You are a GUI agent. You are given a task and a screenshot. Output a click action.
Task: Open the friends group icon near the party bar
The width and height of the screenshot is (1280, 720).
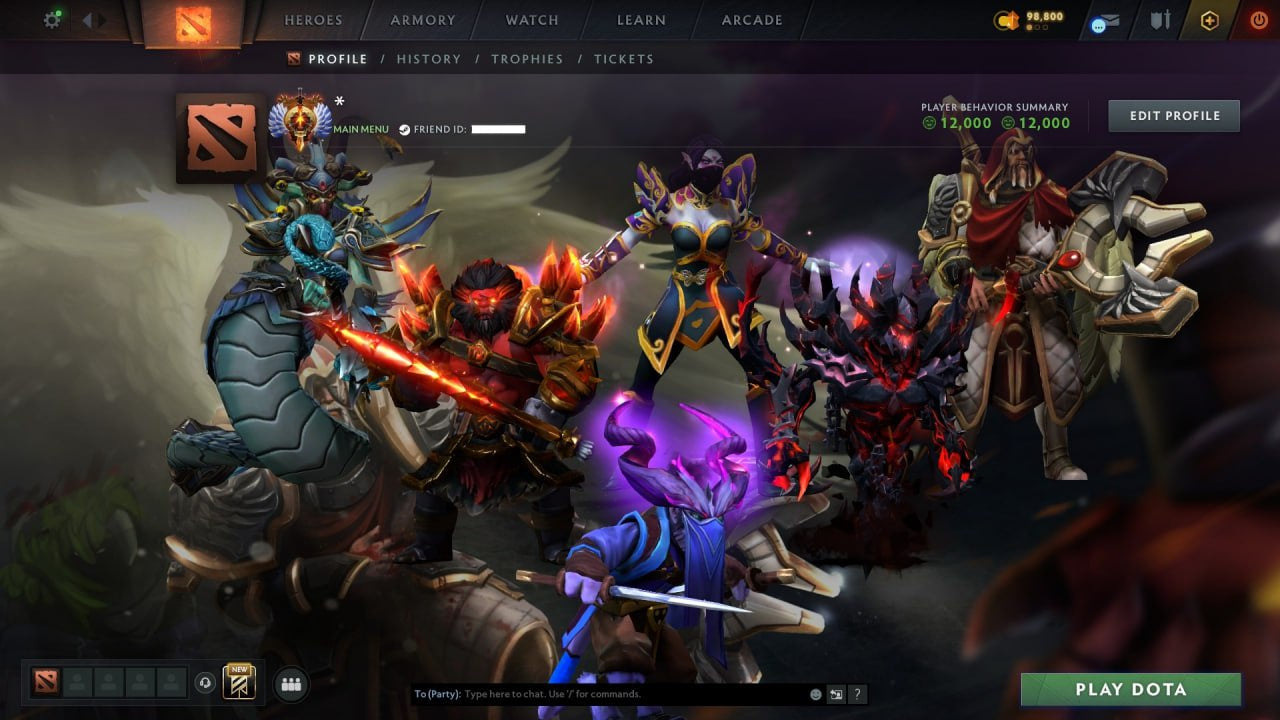(x=290, y=682)
